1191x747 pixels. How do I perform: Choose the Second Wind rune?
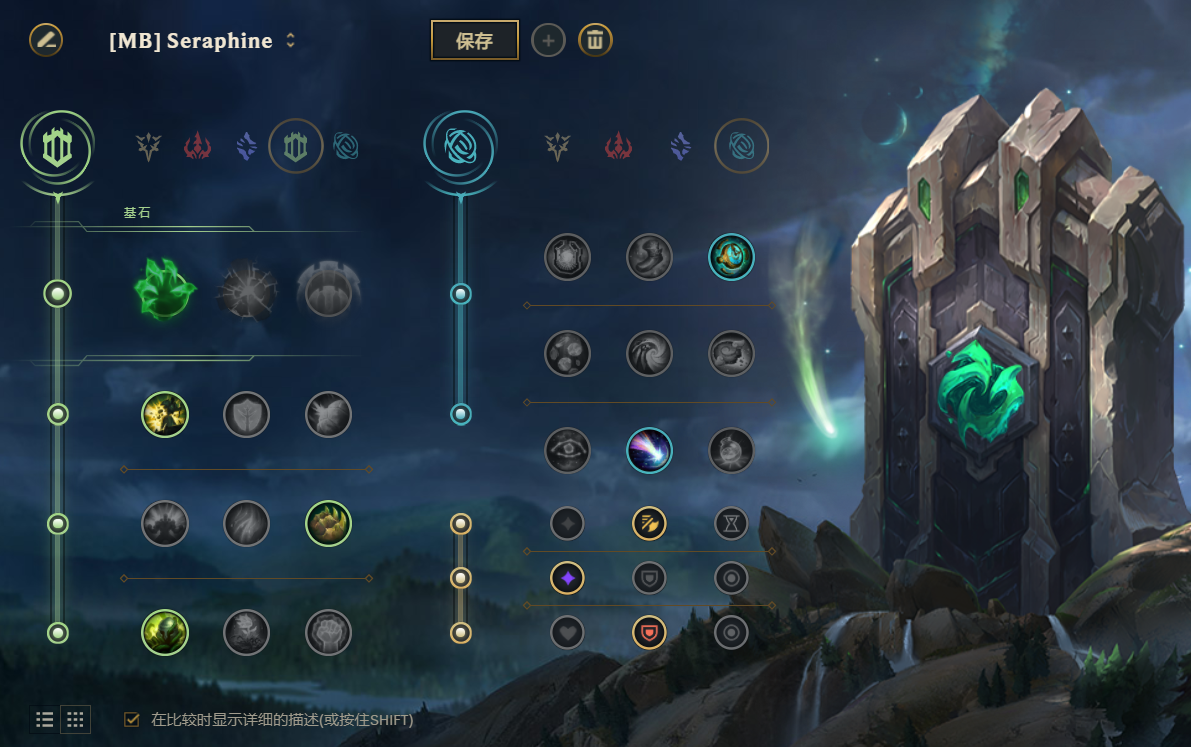coord(246,524)
